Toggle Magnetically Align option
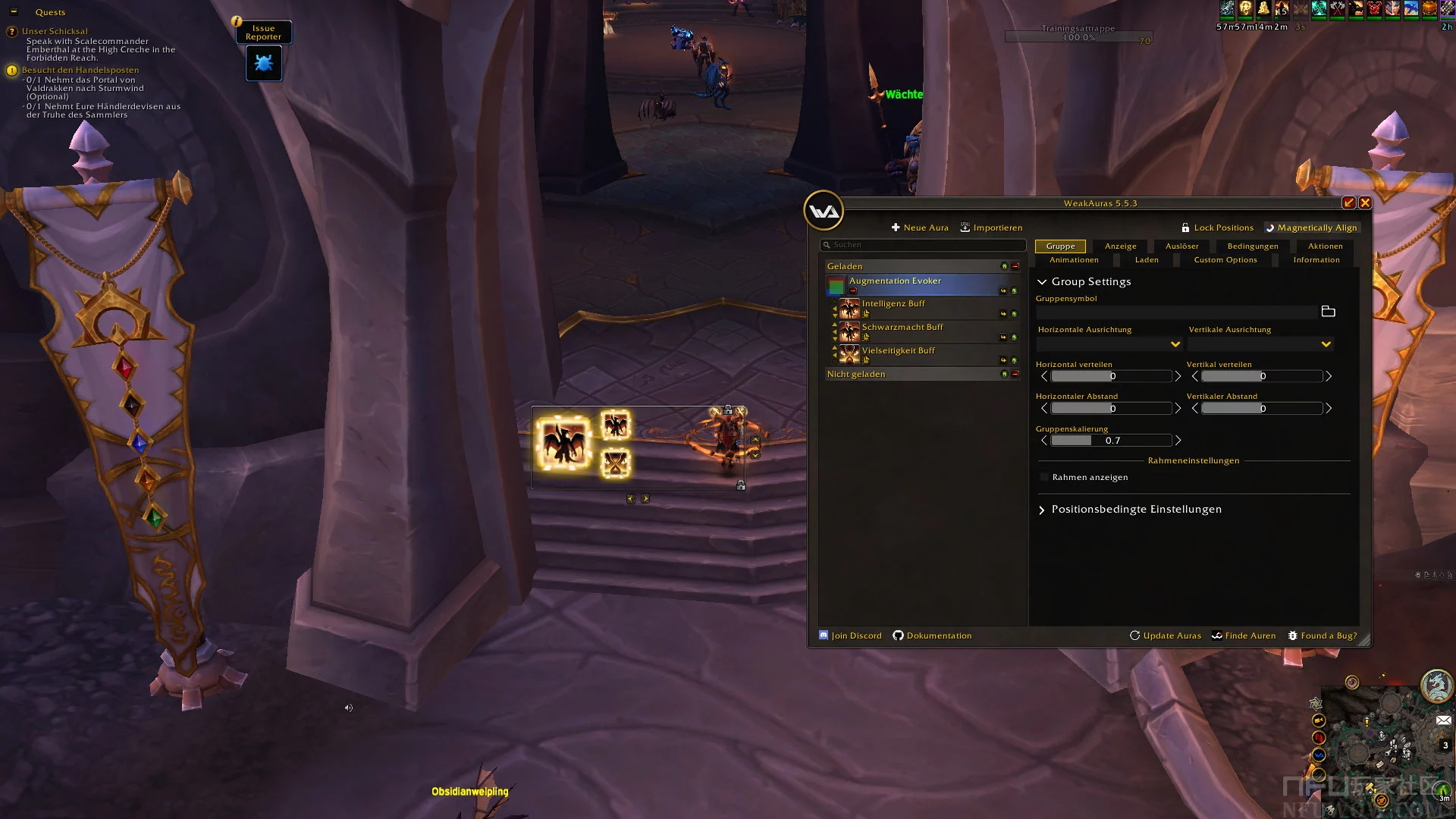The width and height of the screenshot is (1456, 819). pyautogui.click(x=1310, y=227)
